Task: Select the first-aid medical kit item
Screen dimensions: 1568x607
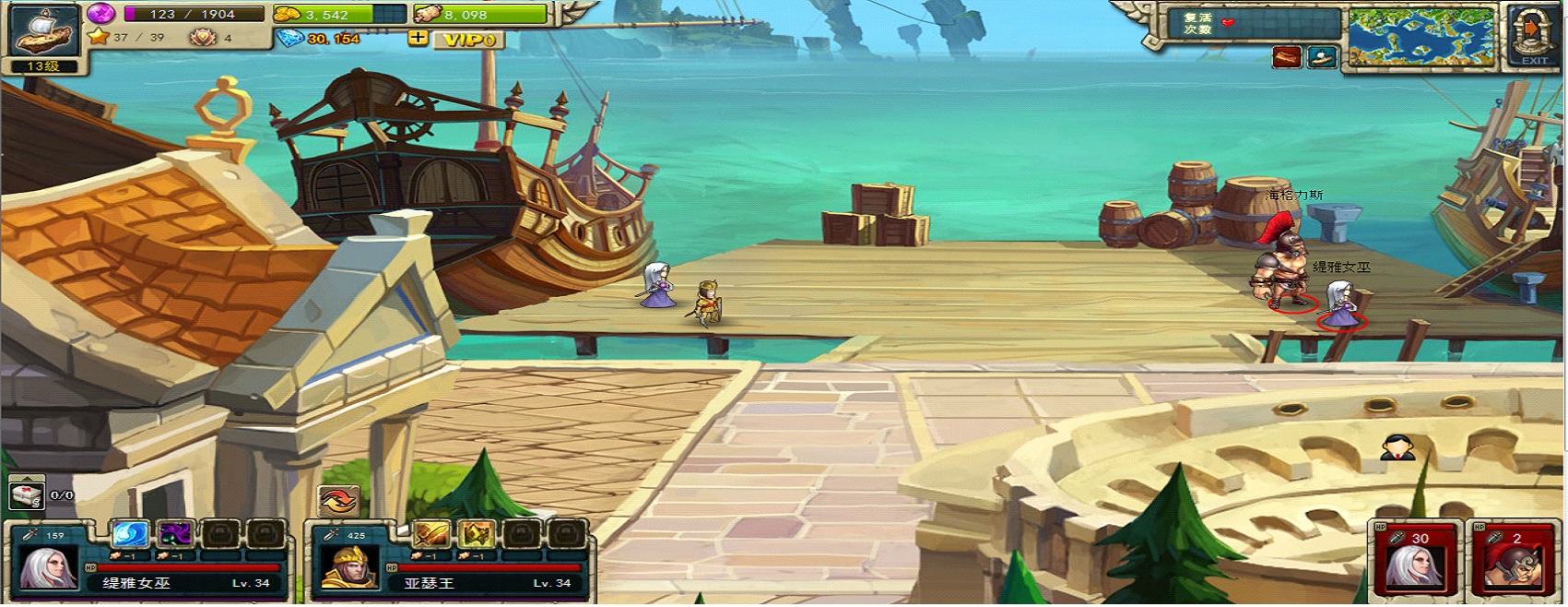Action: click(x=27, y=496)
